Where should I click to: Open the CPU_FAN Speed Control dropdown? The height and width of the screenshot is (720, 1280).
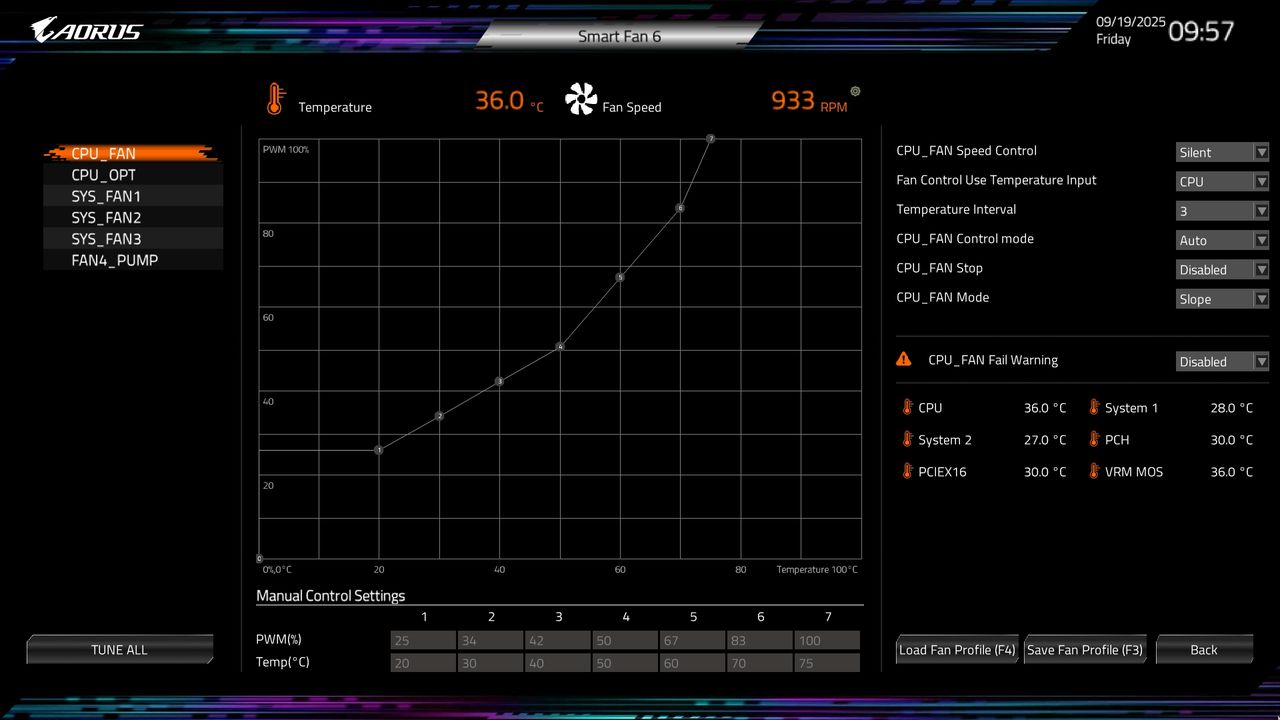pyautogui.click(x=1221, y=152)
